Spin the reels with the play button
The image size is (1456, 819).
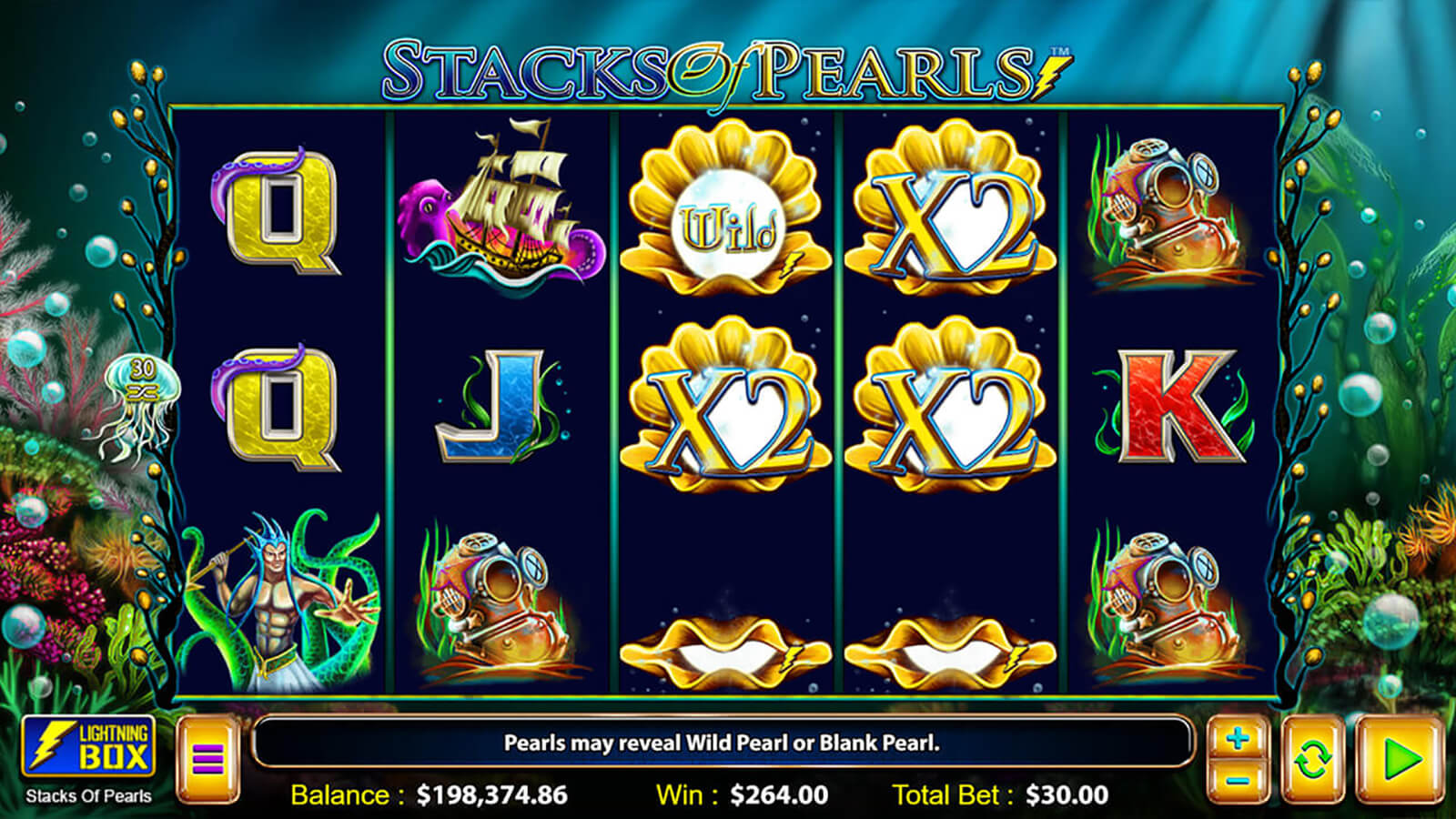[1400, 758]
